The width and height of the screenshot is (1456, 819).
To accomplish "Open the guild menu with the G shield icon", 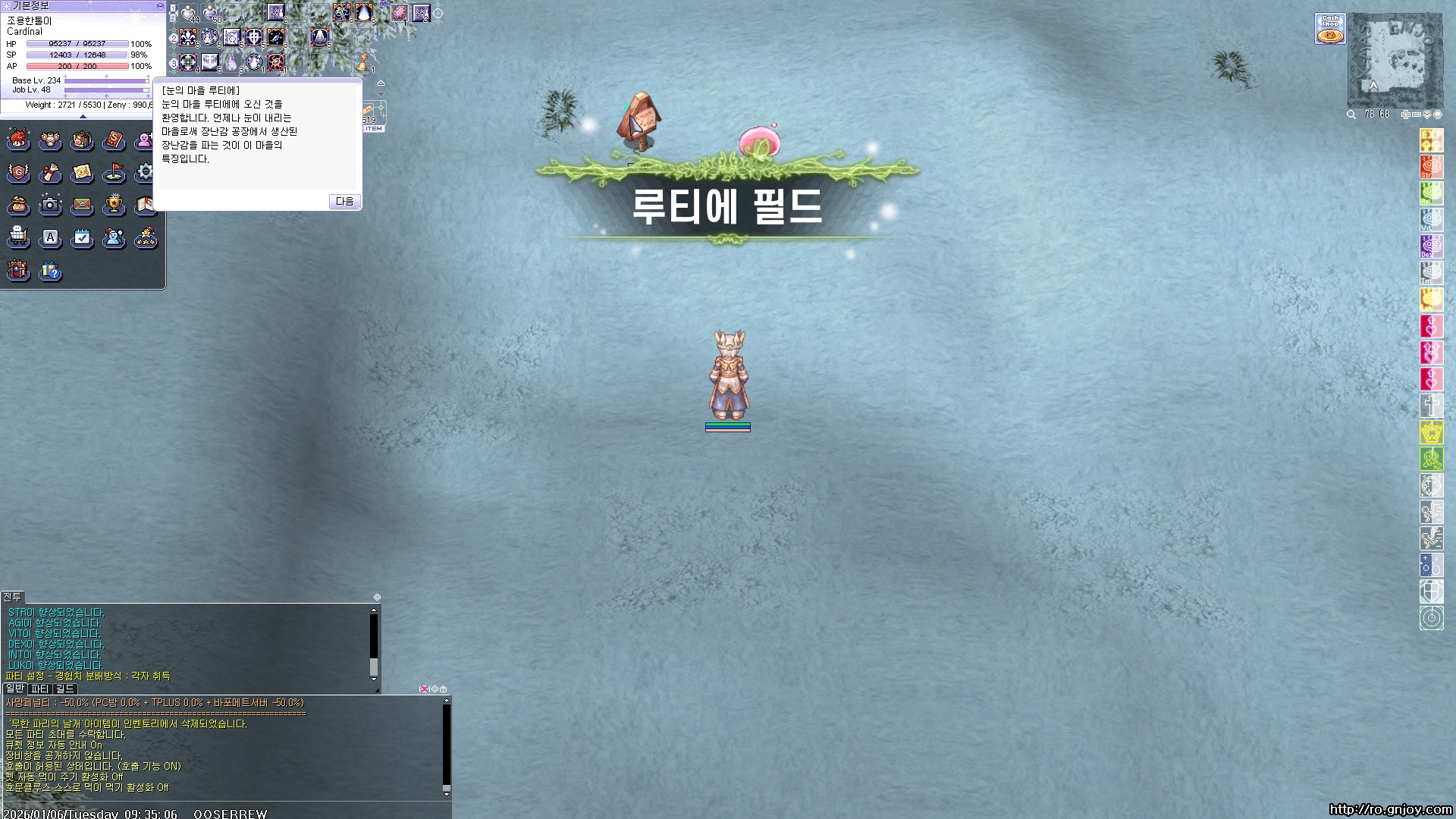I will coord(18,173).
